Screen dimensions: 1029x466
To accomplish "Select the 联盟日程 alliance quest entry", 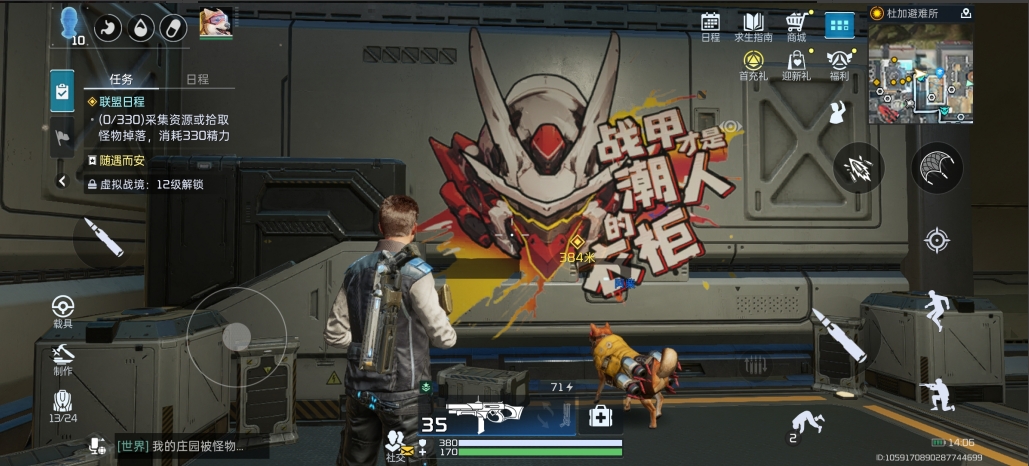I will click(121, 102).
